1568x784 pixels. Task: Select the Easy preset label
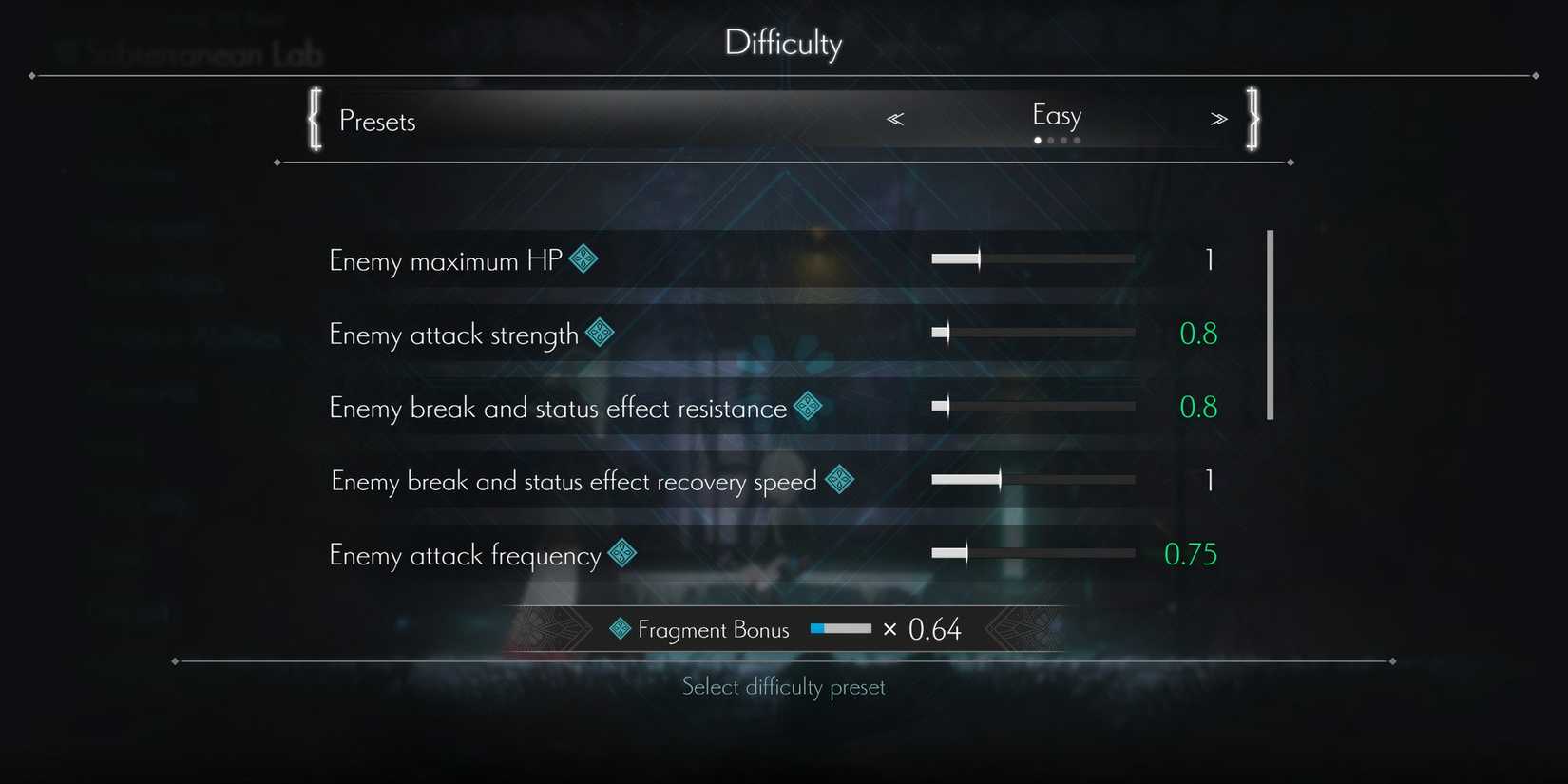[x=1056, y=115]
